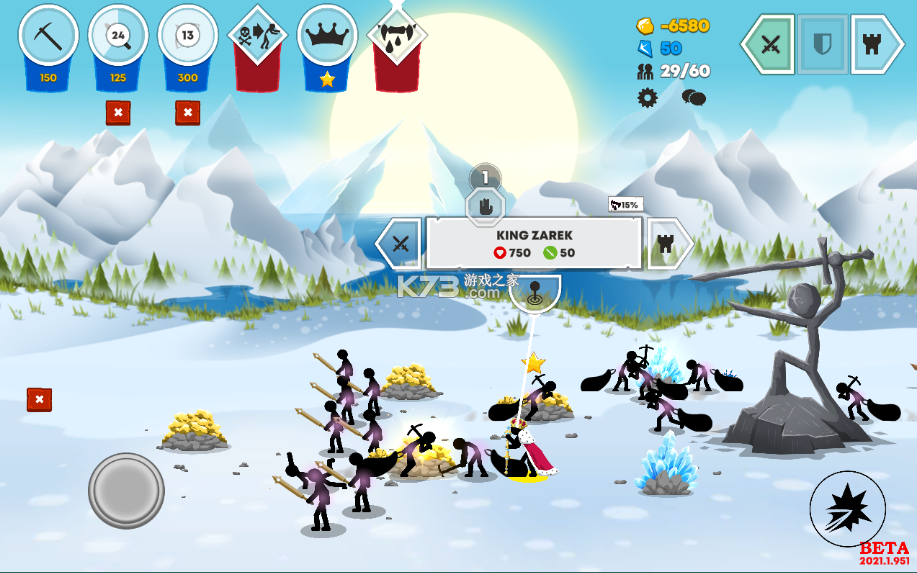This screenshot has width=917, height=573.
Task: Tap the round grey virtual joystick
Action: (126, 490)
